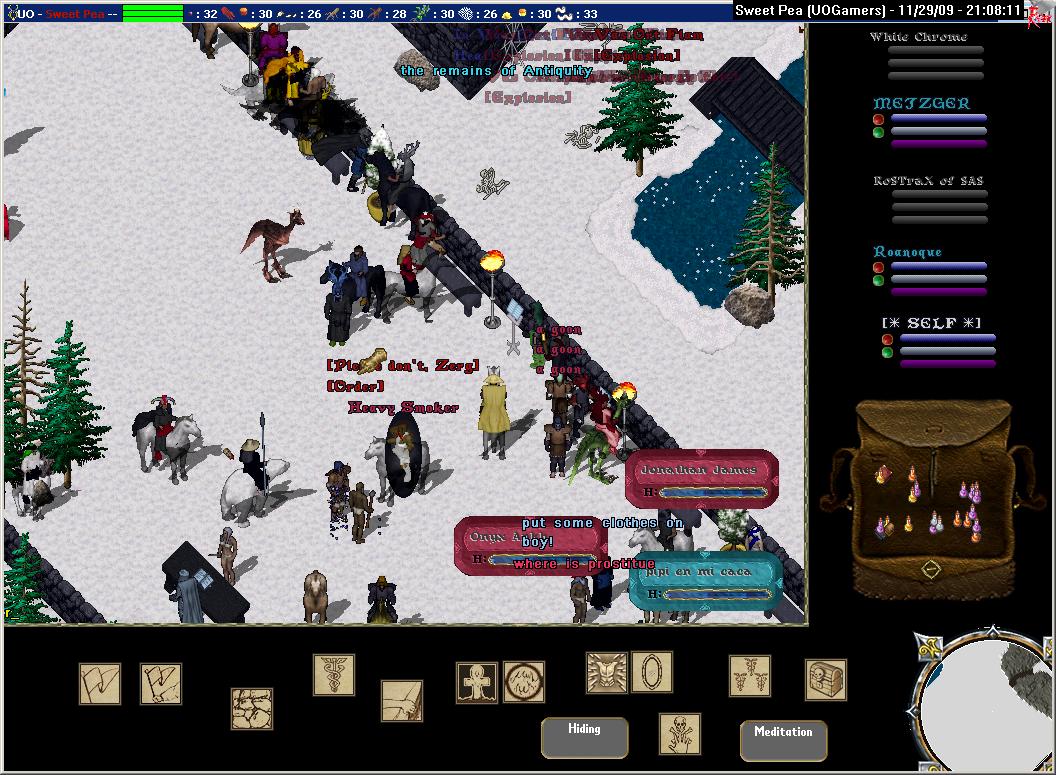This screenshot has height=775, width=1056.
Task: Click the twin caduceus spell icon
Action: [749, 676]
